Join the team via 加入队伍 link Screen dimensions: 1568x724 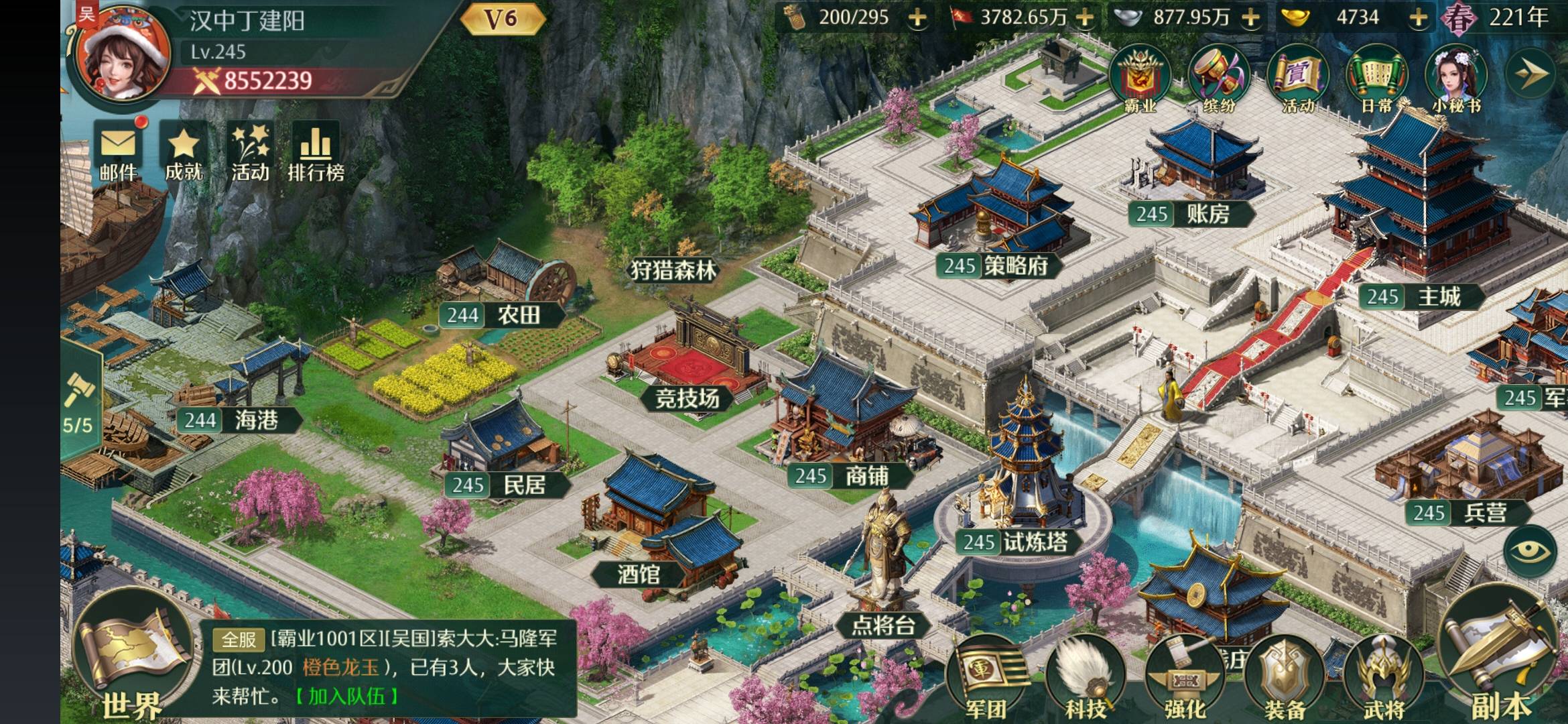(346, 697)
